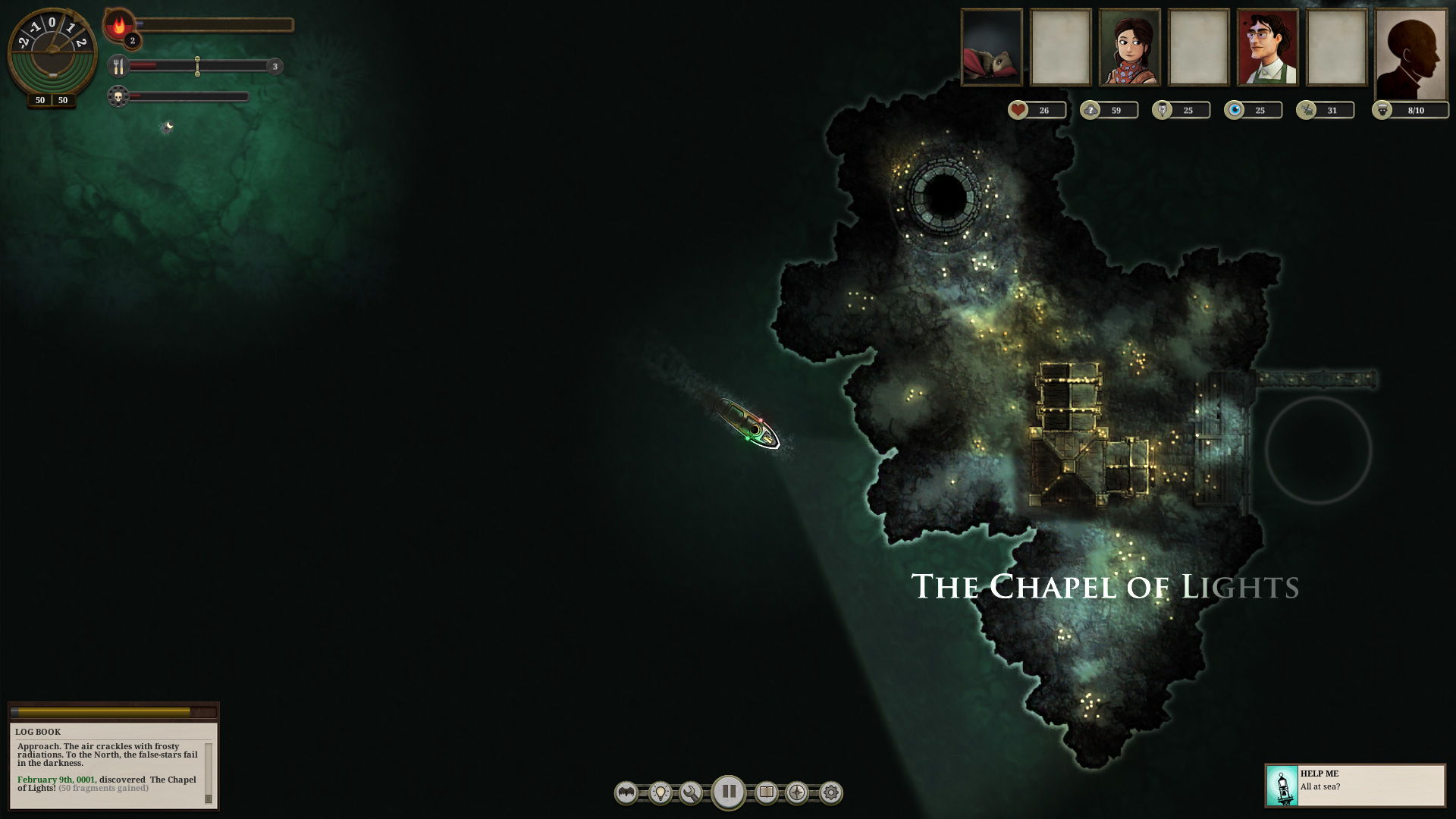Click the terror skull icon

click(120, 96)
